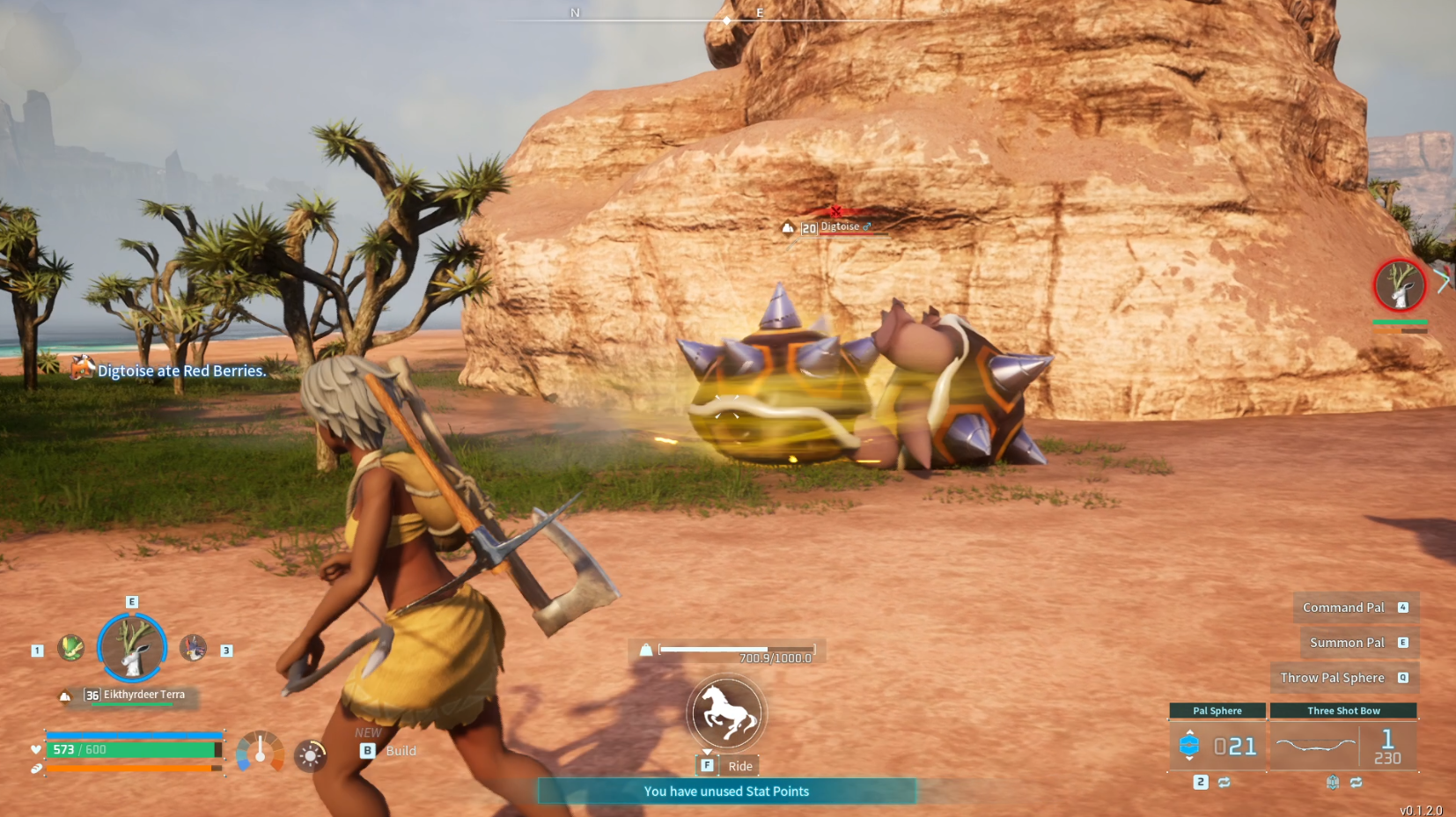
Task: Open the arrow type selector on the bow slot
Action: (1332, 780)
